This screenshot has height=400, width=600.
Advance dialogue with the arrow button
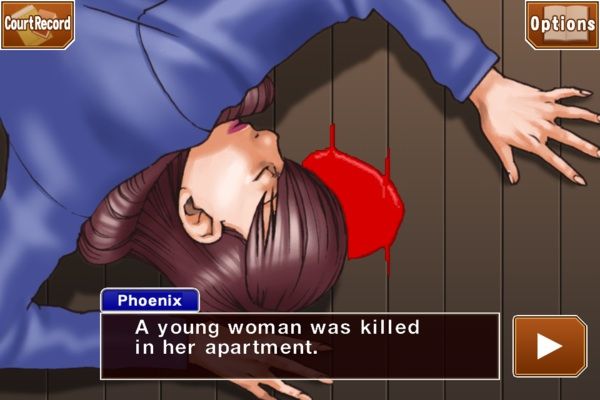[549, 346]
